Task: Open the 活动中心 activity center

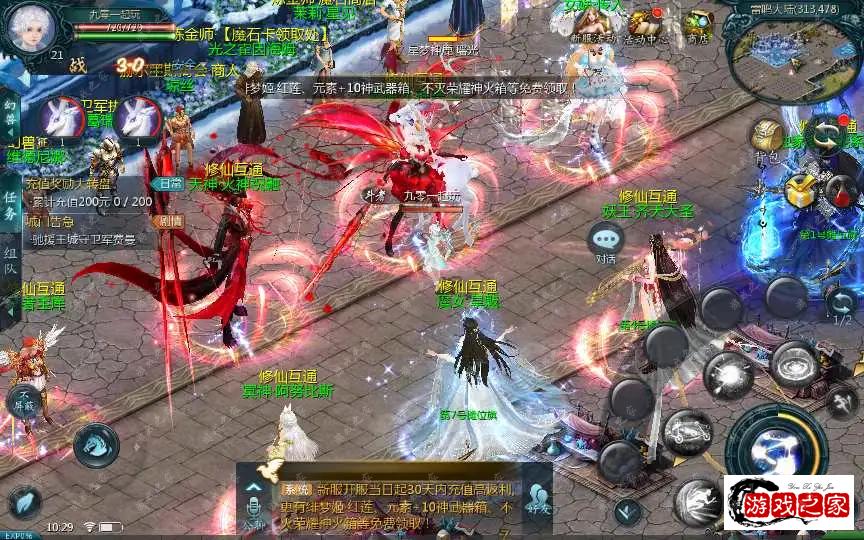Action: [x=645, y=27]
